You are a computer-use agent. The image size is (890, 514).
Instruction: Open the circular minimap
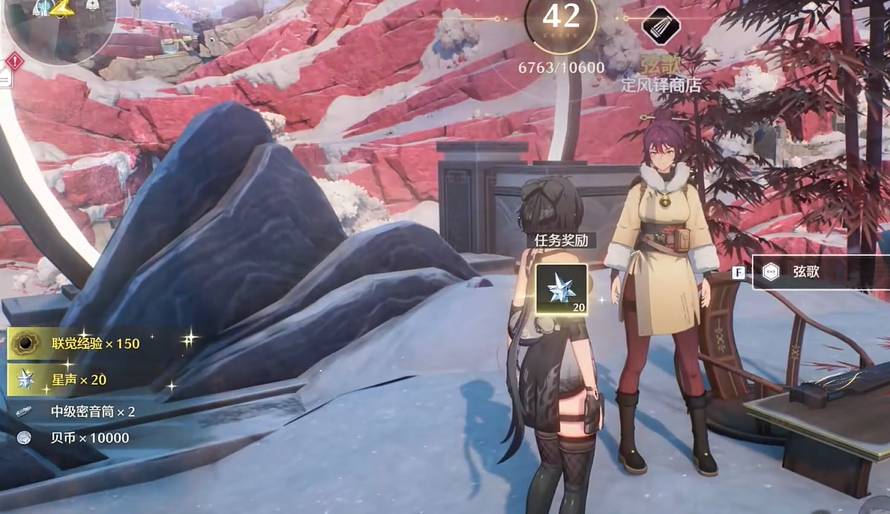[60, 22]
